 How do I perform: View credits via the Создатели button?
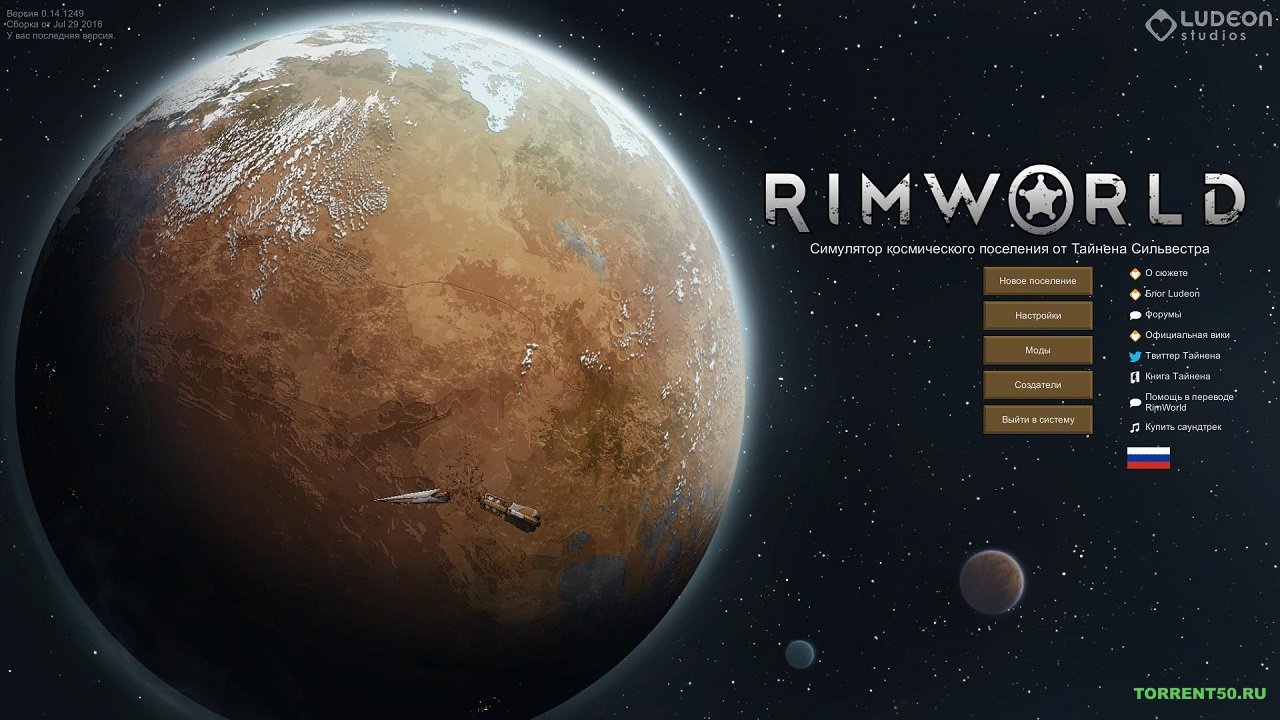coord(1038,384)
